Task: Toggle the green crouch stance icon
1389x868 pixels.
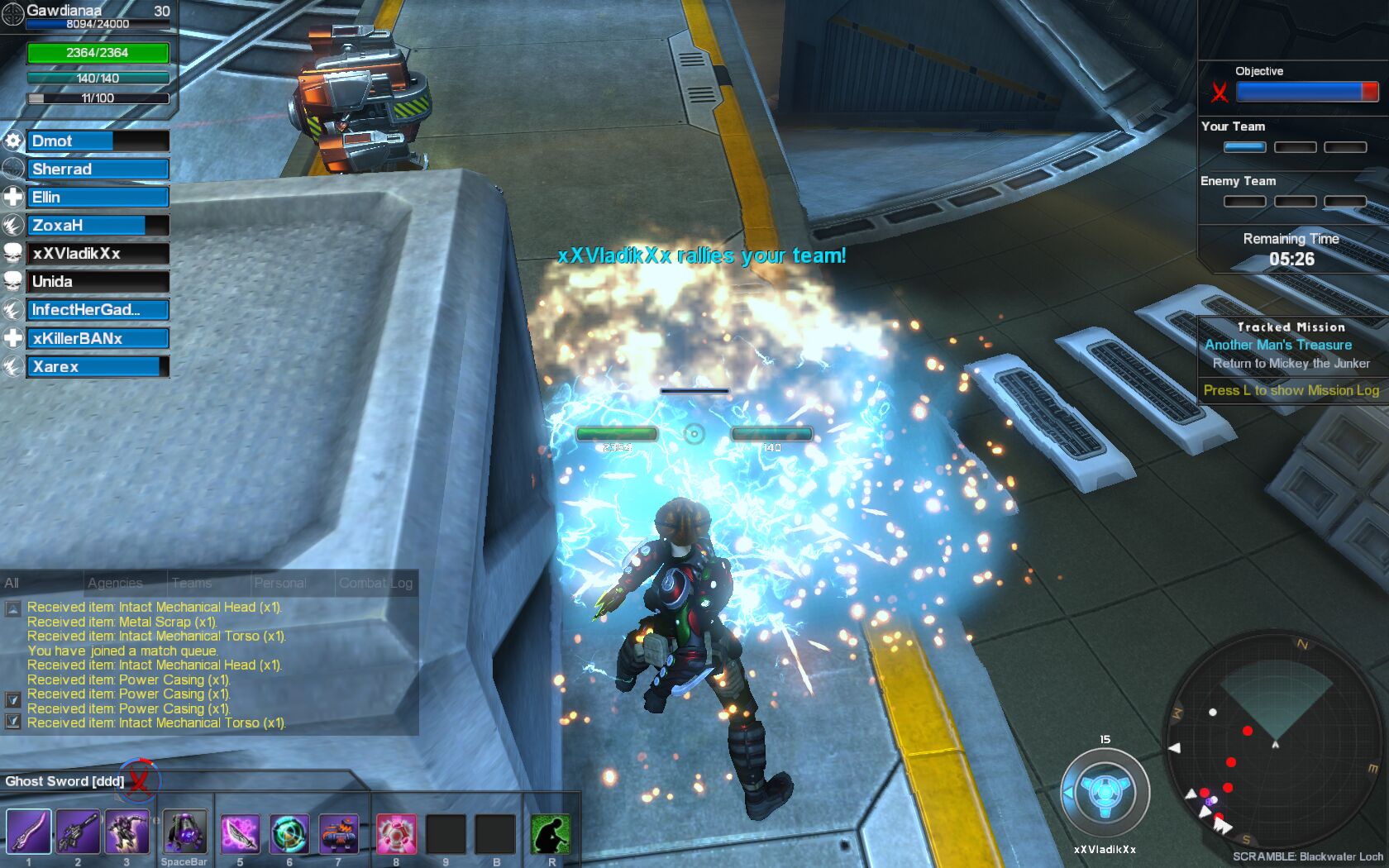Action: [x=551, y=832]
